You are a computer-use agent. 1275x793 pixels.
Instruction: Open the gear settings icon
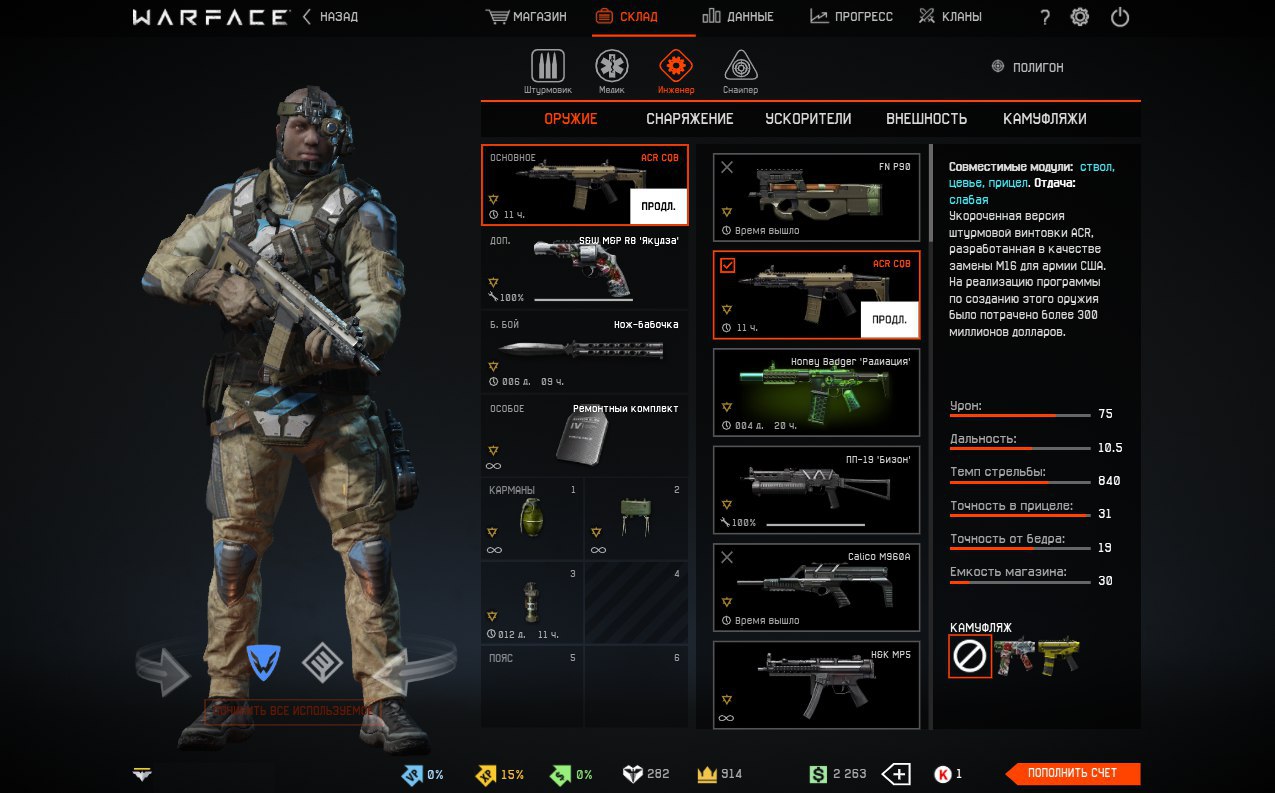click(x=1080, y=17)
